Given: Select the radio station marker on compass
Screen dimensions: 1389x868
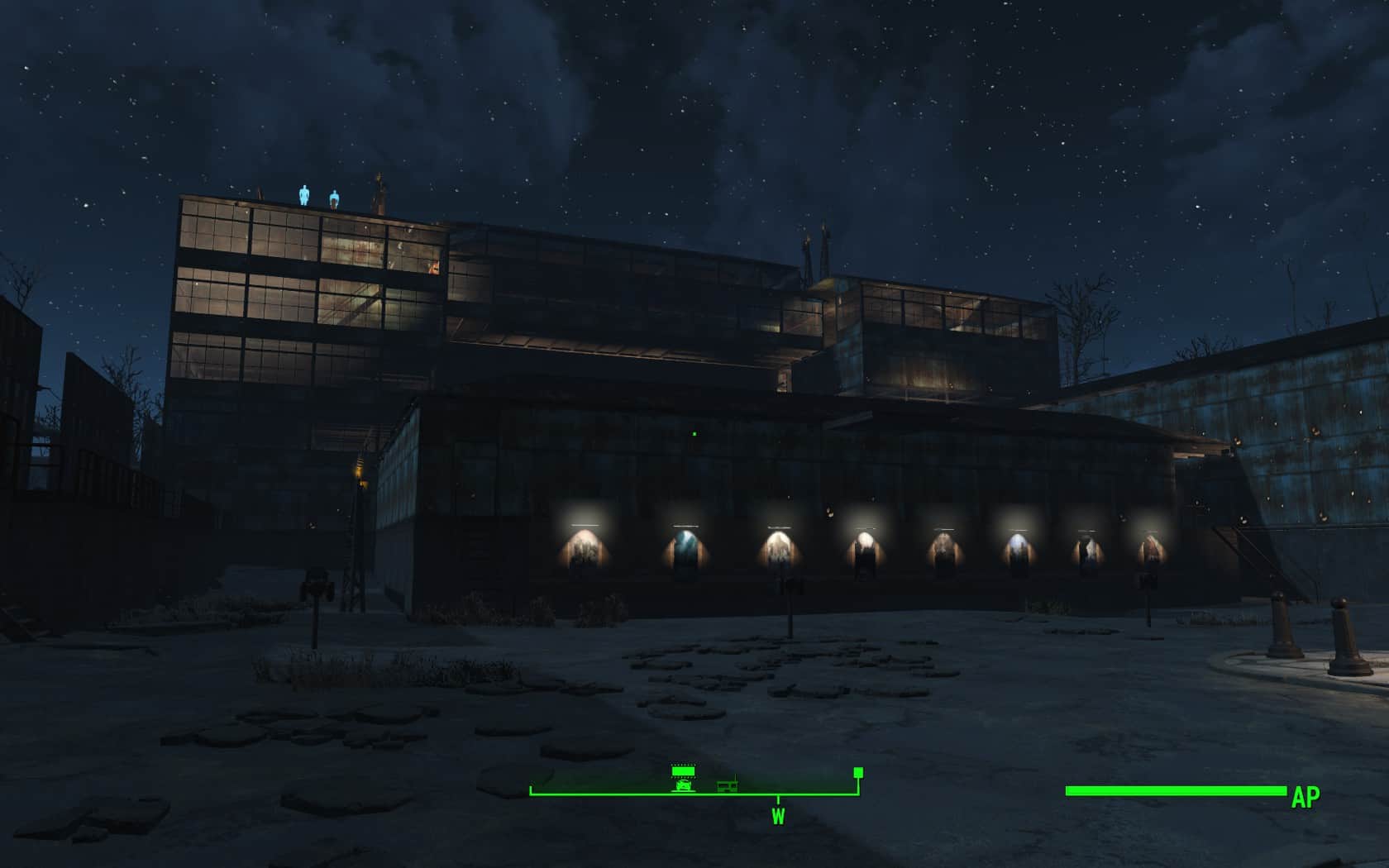Looking at the screenshot, I should pyautogui.click(x=728, y=784).
